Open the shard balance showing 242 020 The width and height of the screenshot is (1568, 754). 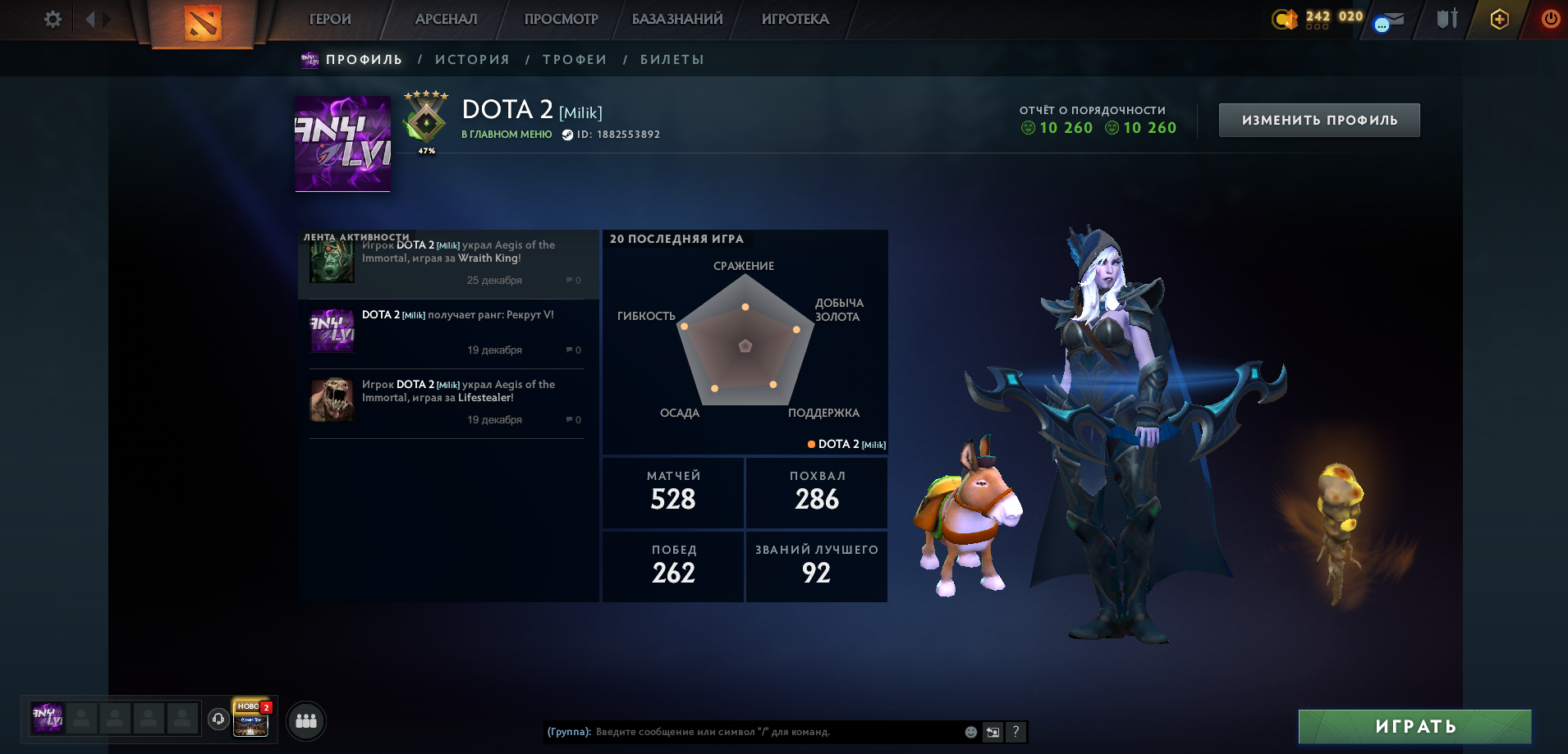[1314, 18]
